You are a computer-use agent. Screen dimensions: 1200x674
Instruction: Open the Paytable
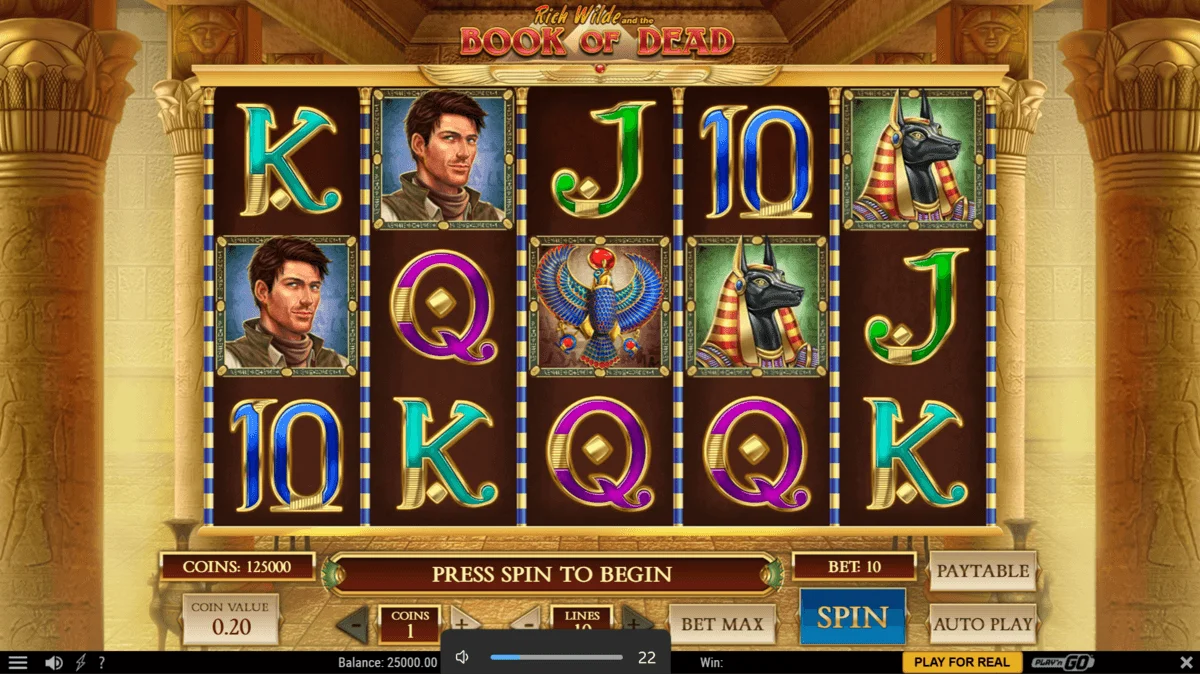point(982,571)
